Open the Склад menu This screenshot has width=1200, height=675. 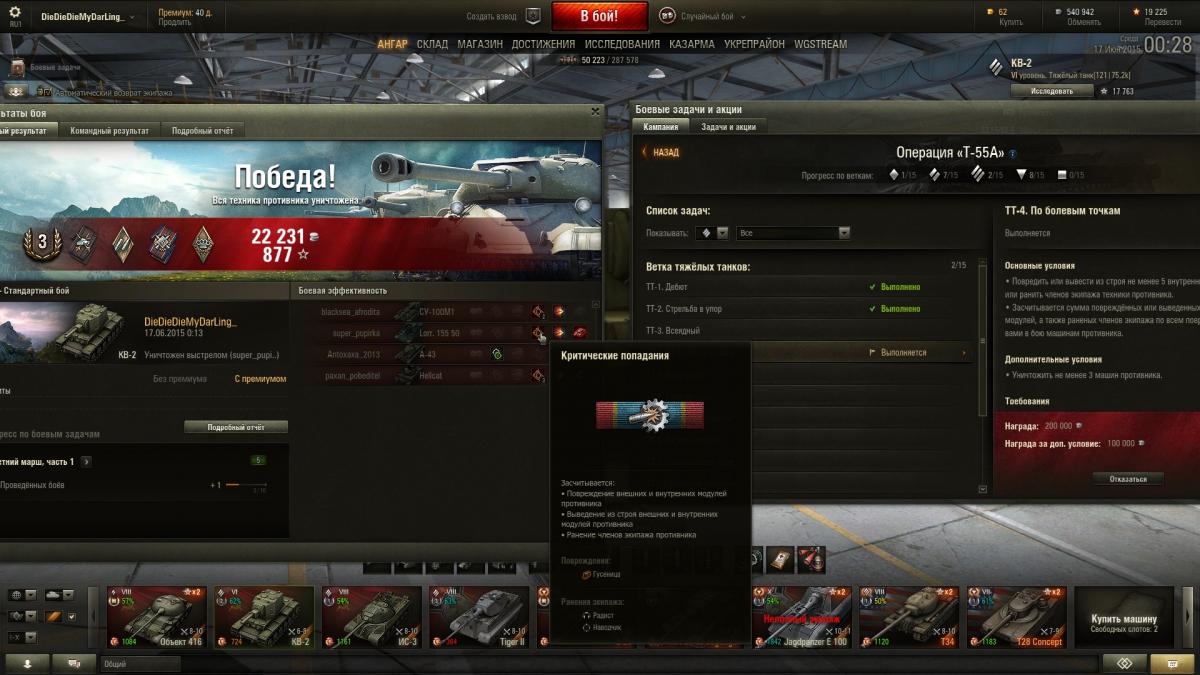[432, 44]
